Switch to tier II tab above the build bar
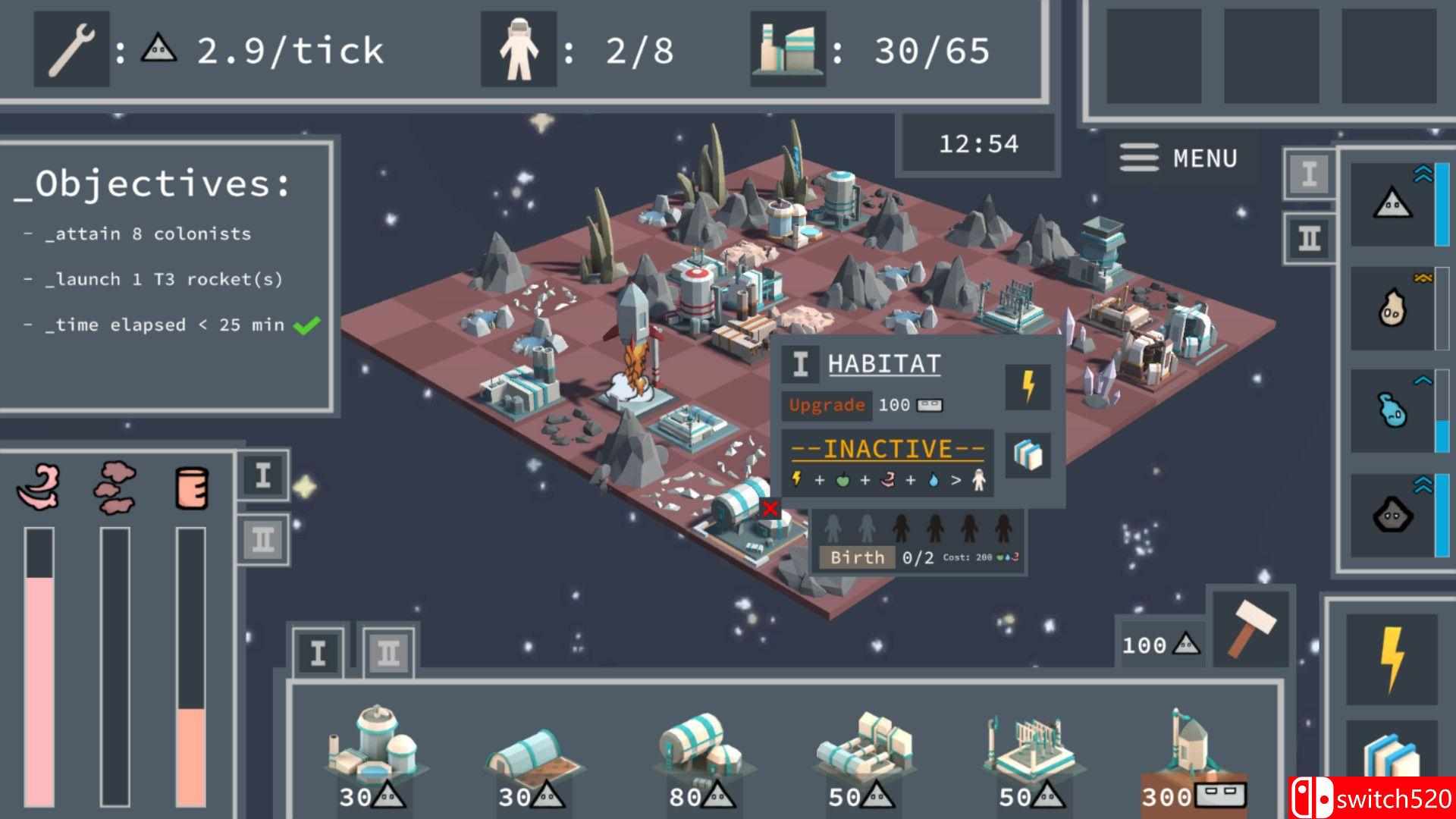The width and height of the screenshot is (1456, 819). pos(388,653)
